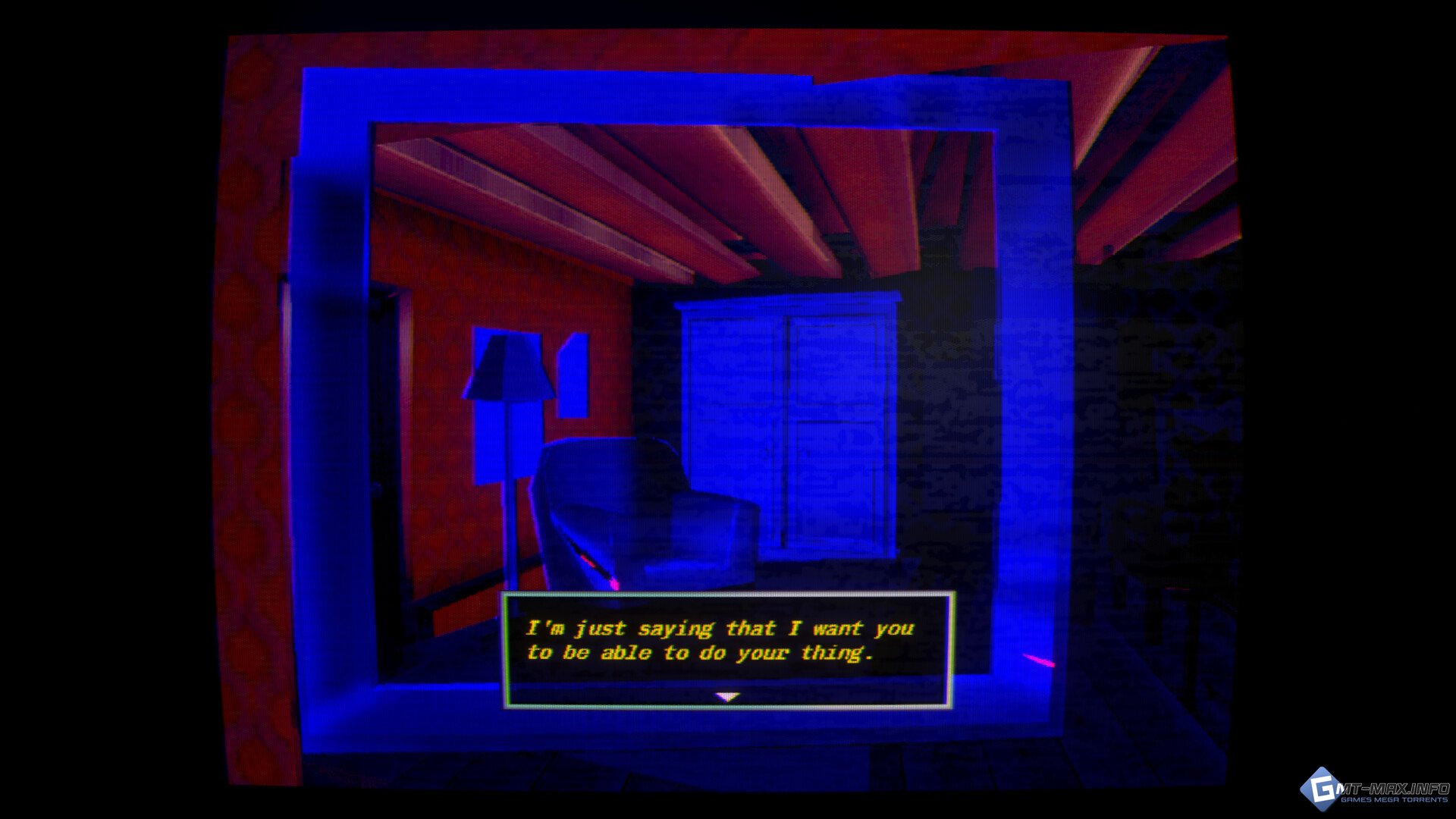The image size is (1456, 819).
Task: Advance dialogue with the down arrow indicator
Action: click(x=727, y=697)
